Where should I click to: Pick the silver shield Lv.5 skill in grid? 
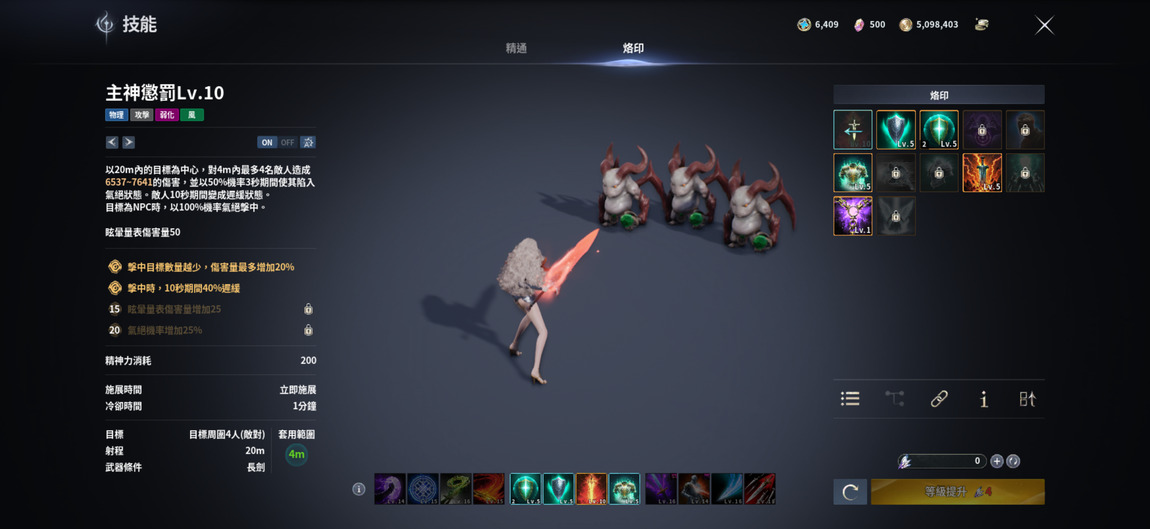click(896, 130)
